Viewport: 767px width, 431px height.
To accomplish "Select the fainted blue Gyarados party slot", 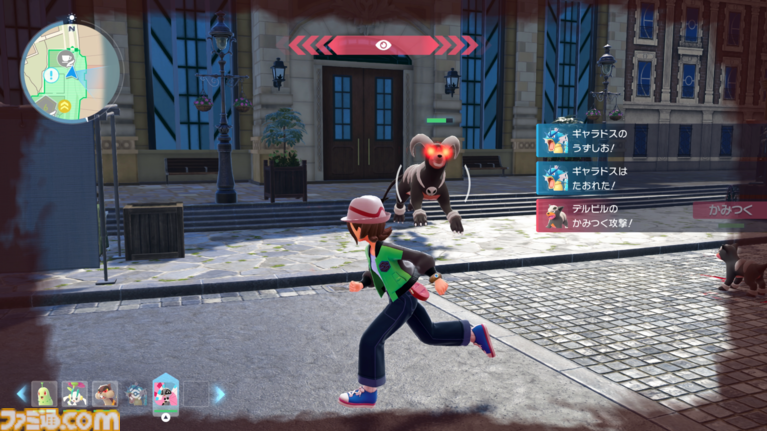I will (135, 394).
